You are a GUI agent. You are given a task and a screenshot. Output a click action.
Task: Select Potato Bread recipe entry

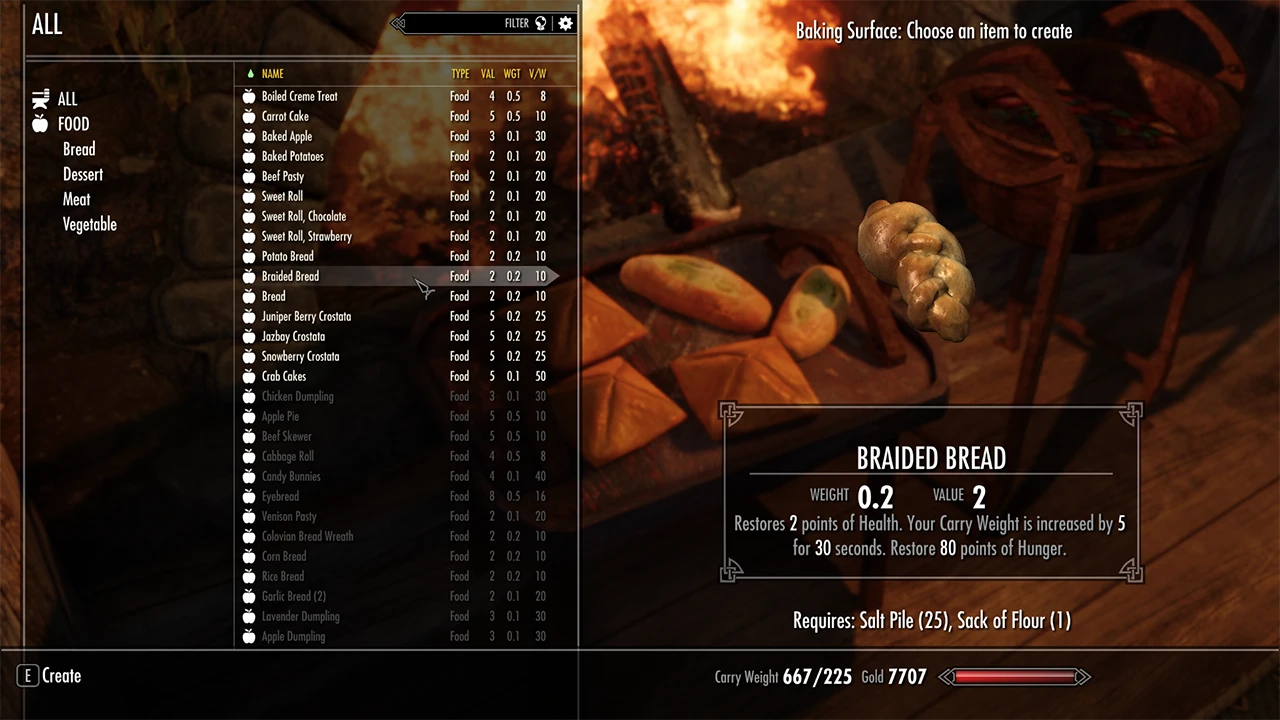287,256
